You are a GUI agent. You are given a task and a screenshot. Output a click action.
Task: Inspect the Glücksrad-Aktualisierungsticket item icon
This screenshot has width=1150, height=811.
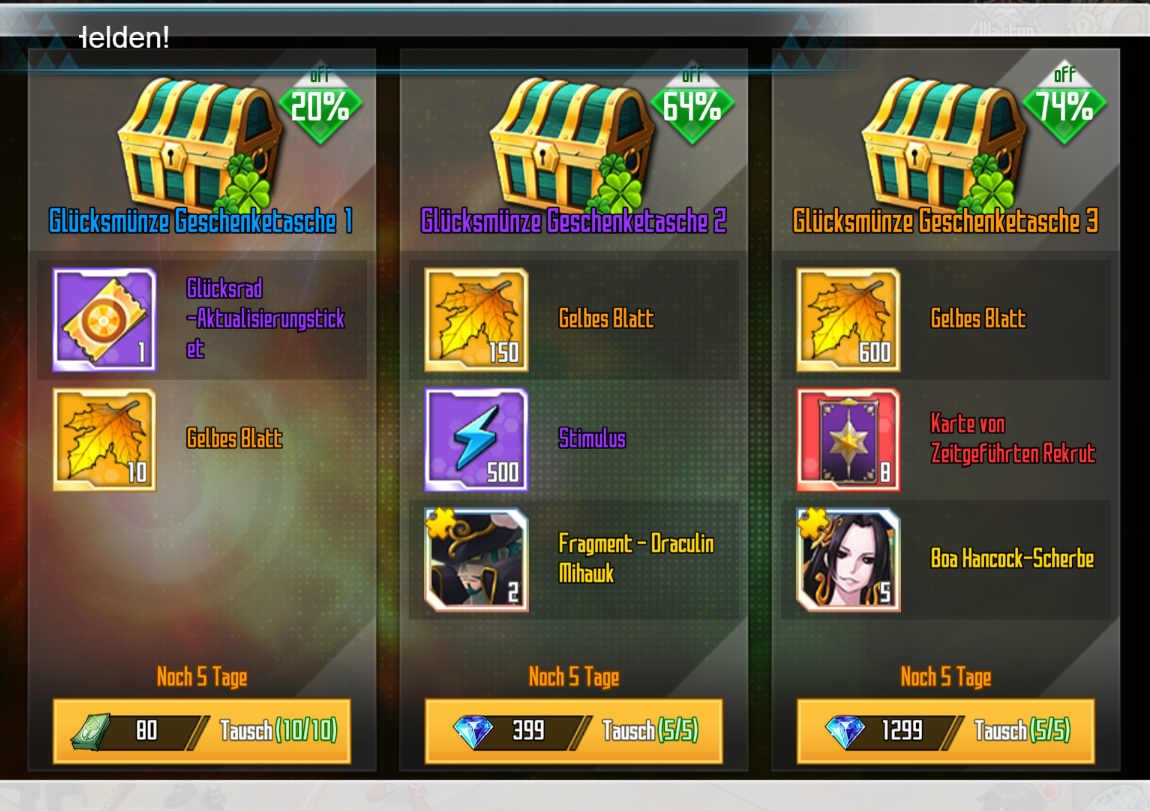click(104, 320)
